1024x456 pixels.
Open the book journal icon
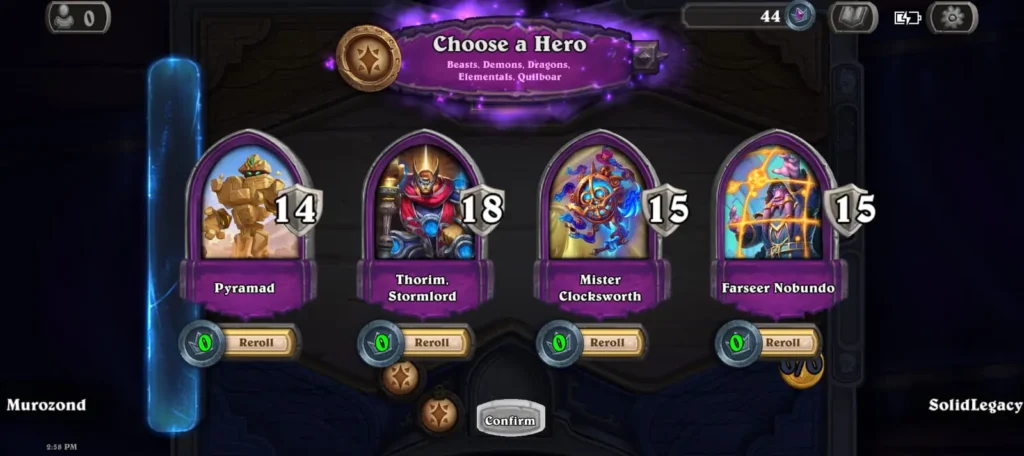point(853,17)
